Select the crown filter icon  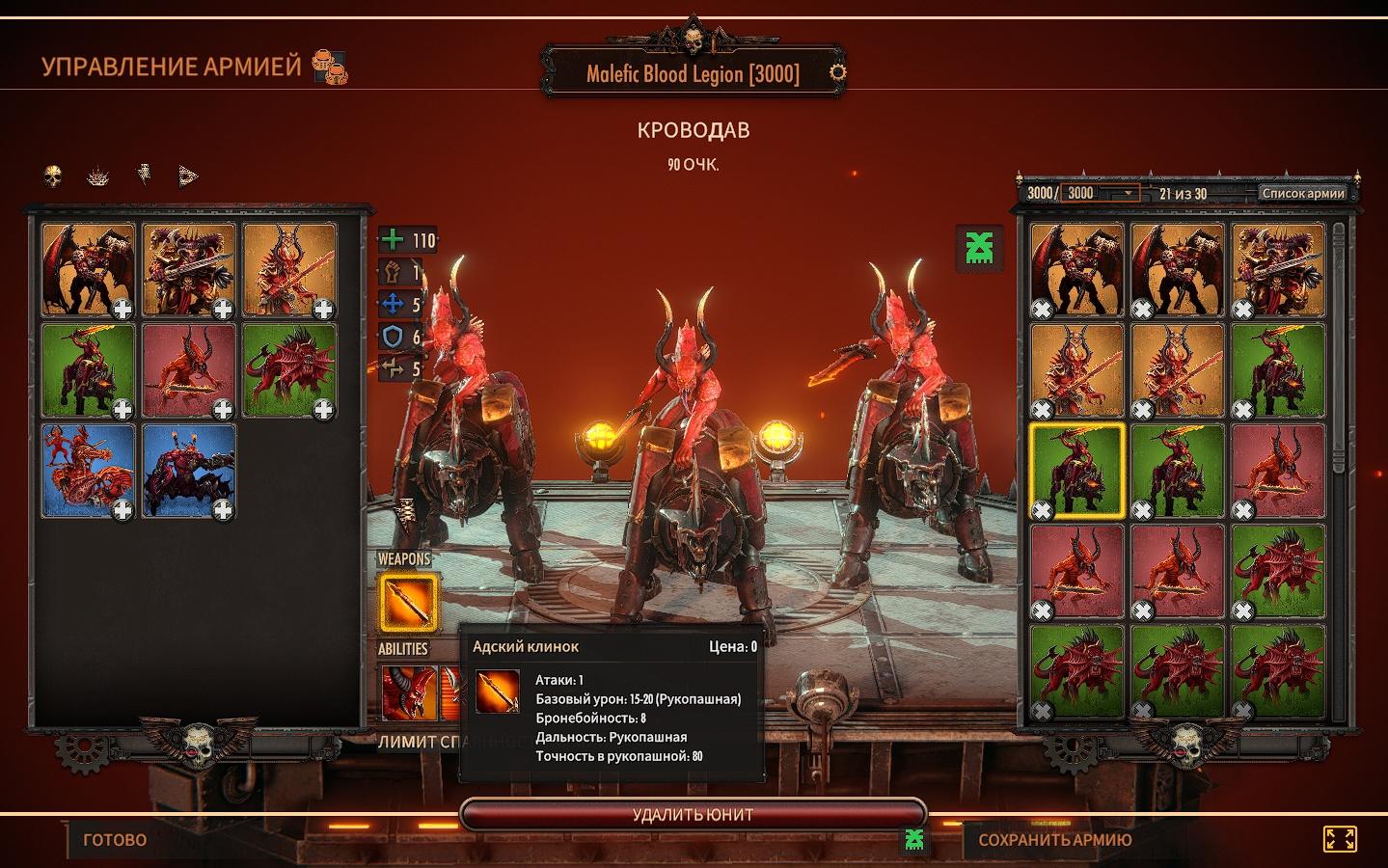[98, 176]
